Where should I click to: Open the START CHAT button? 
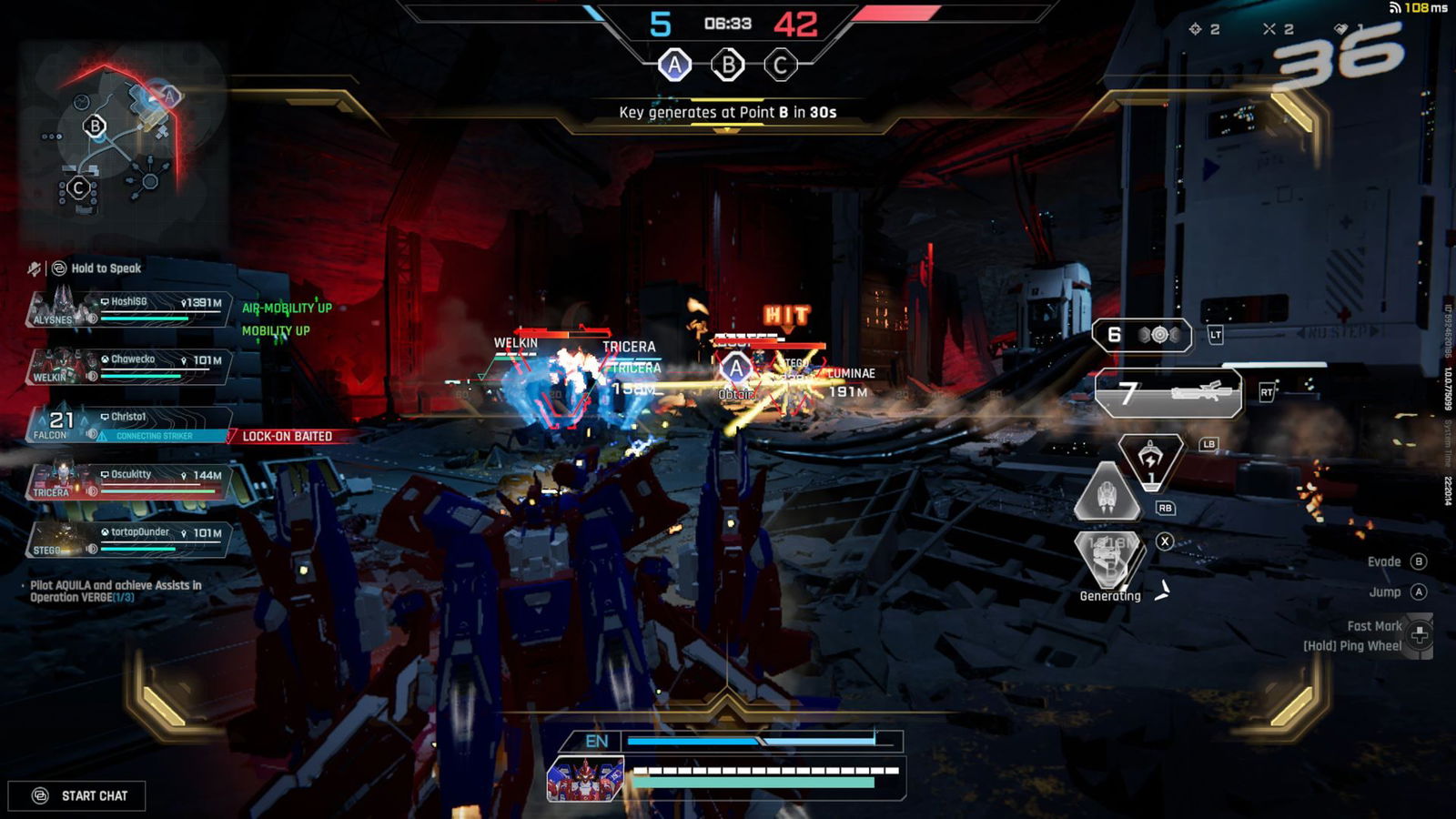pos(77,796)
